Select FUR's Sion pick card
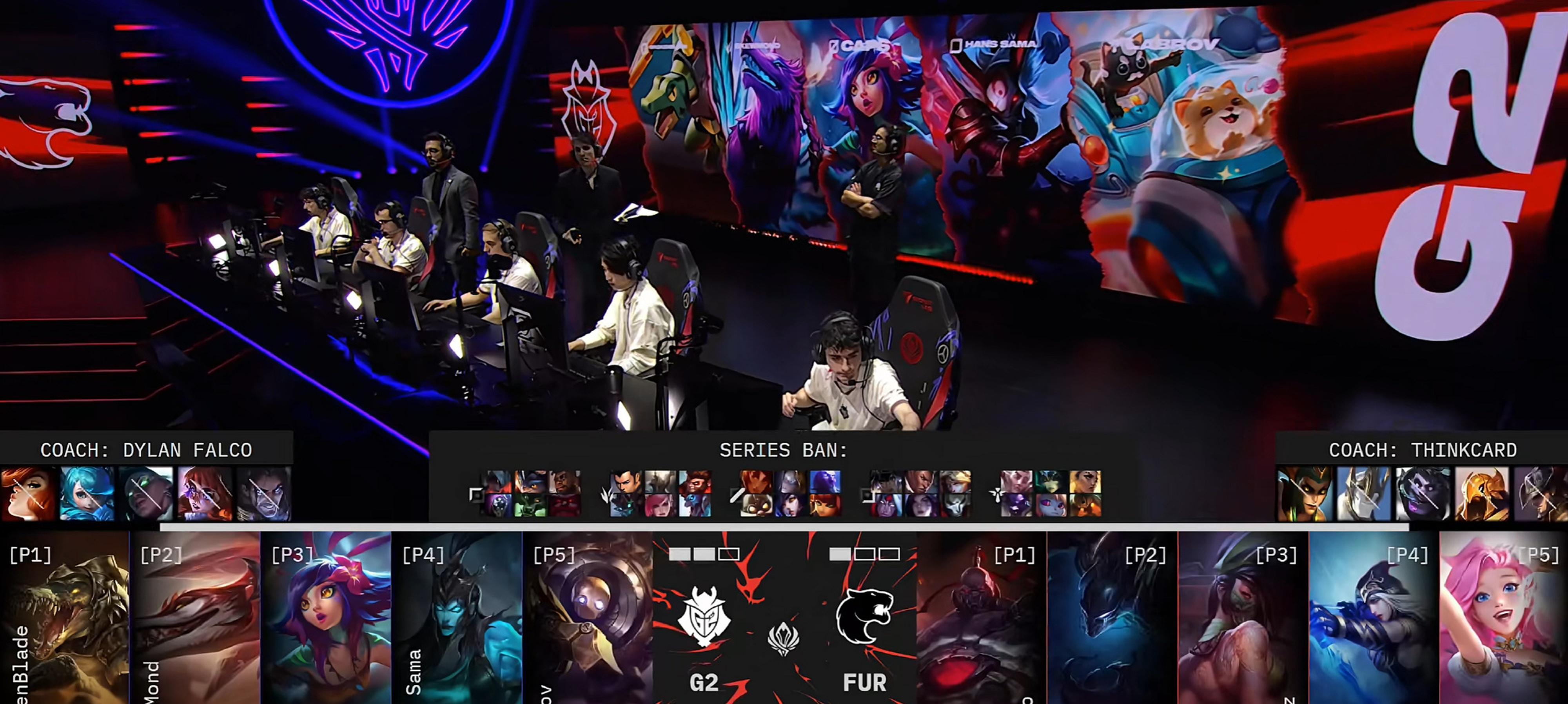 [981, 618]
